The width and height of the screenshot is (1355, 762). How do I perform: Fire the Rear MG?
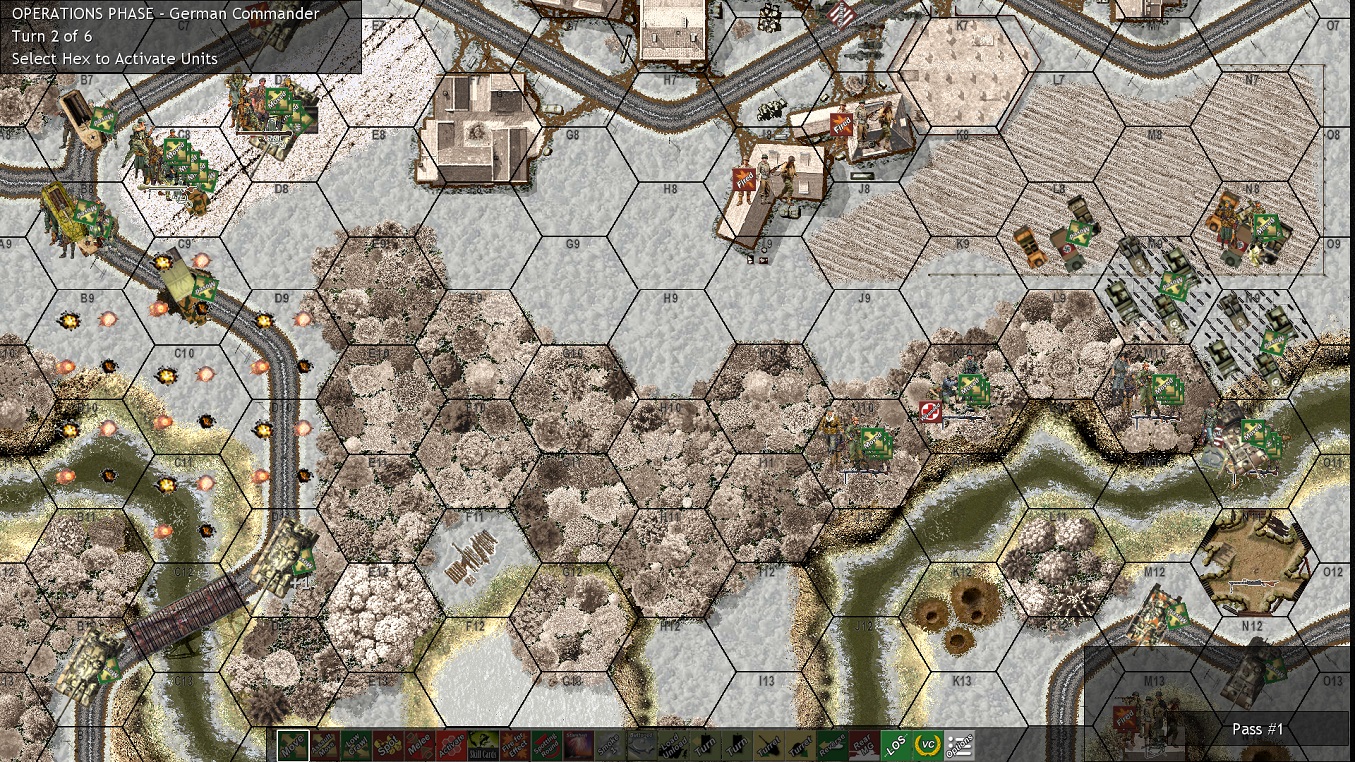coord(862,744)
